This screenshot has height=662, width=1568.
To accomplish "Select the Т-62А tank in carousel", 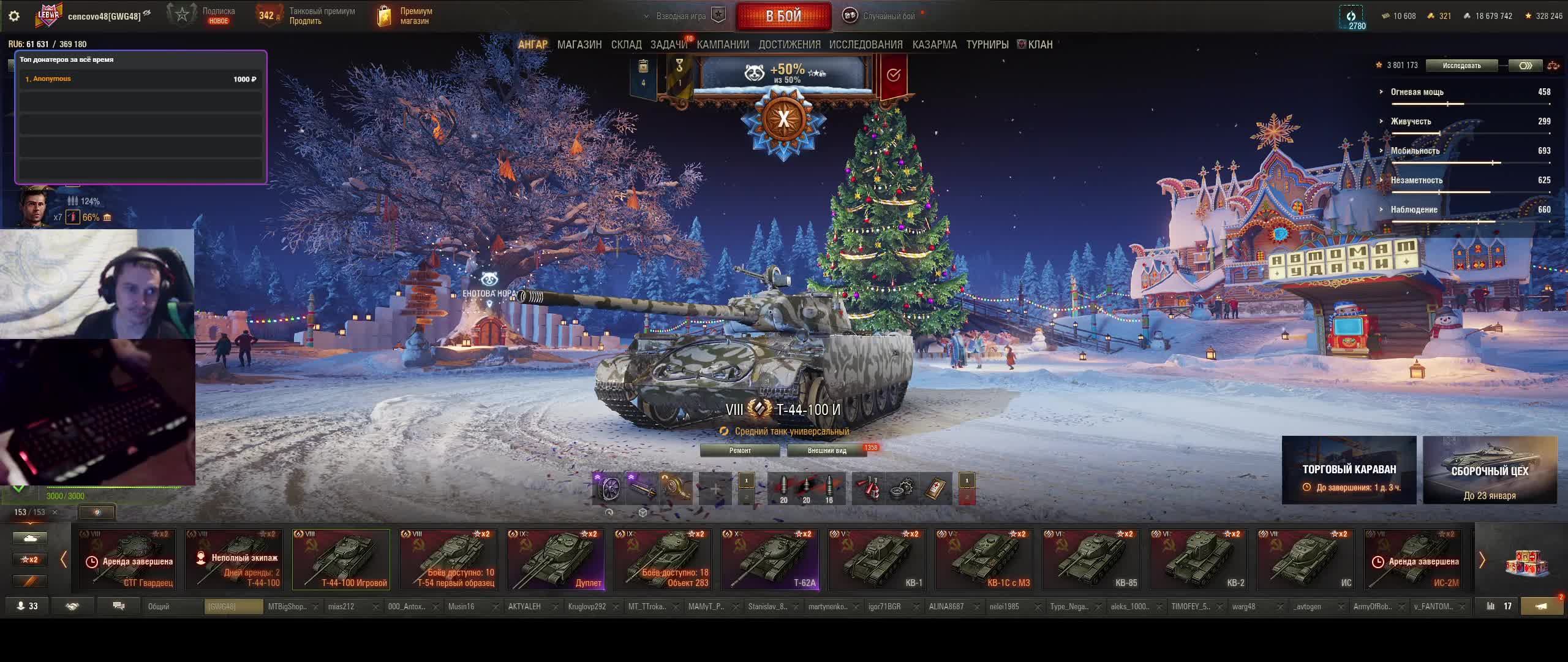I will point(770,560).
